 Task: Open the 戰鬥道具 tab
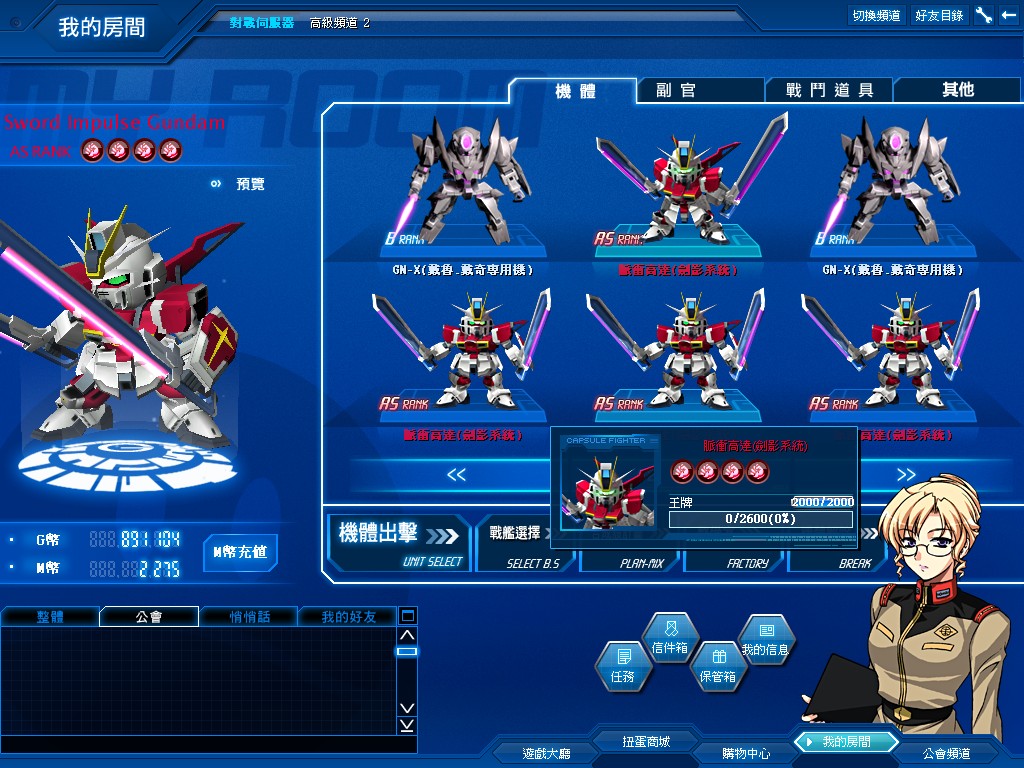[x=829, y=90]
